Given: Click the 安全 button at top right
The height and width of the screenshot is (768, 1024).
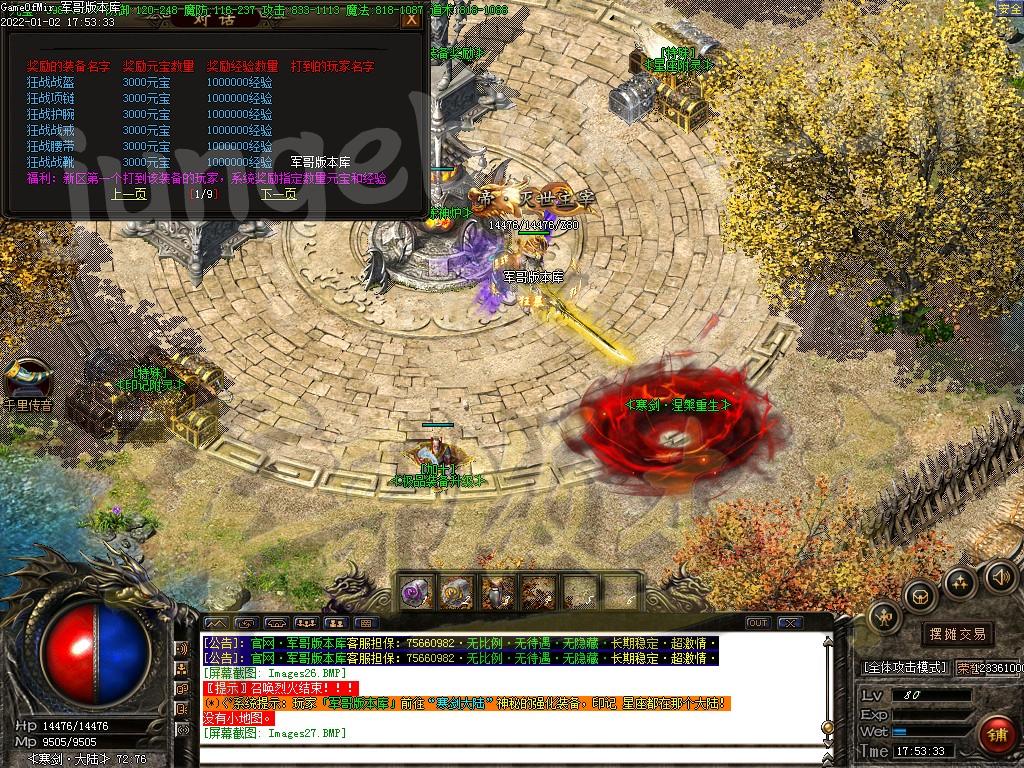Looking at the screenshot, I should 1010,9.
